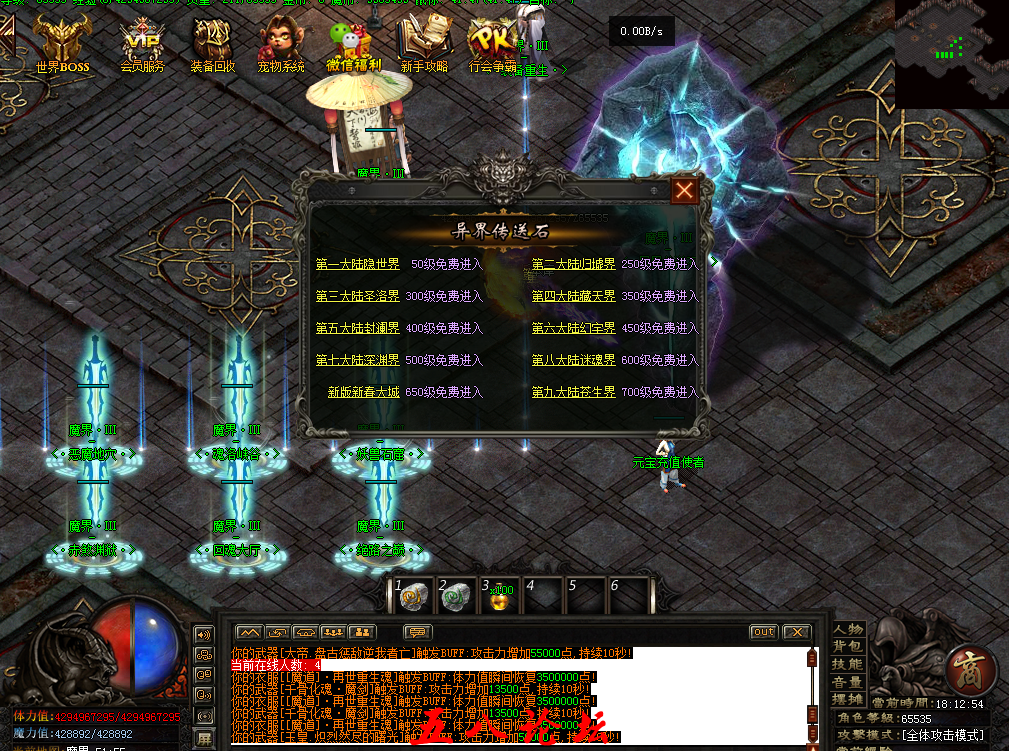
Task: Open 会员服务 VIP services
Action: pyautogui.click(x=142, y=45)
